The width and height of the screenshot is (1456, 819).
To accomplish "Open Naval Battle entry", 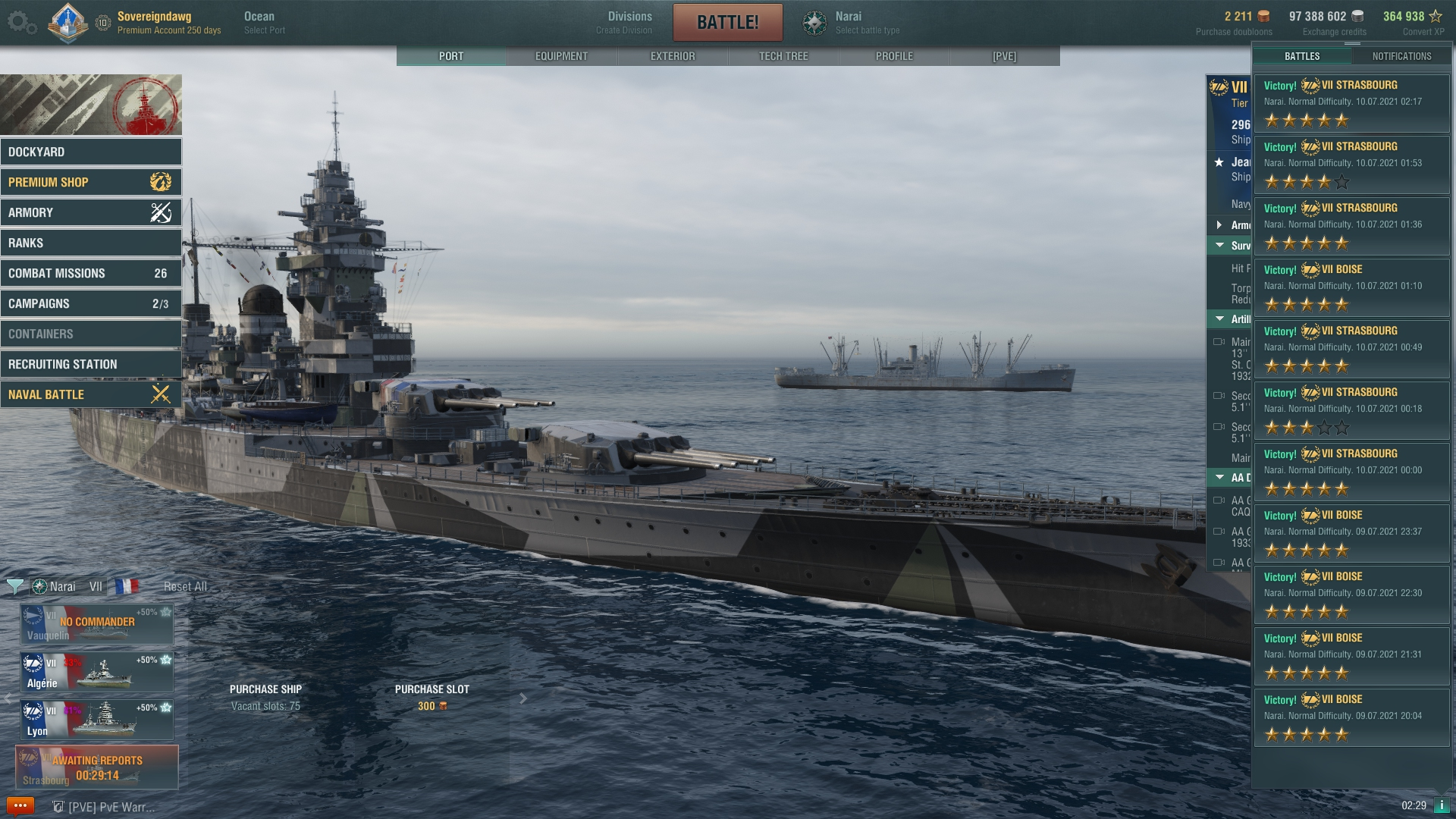I will (x=91, y=394).
